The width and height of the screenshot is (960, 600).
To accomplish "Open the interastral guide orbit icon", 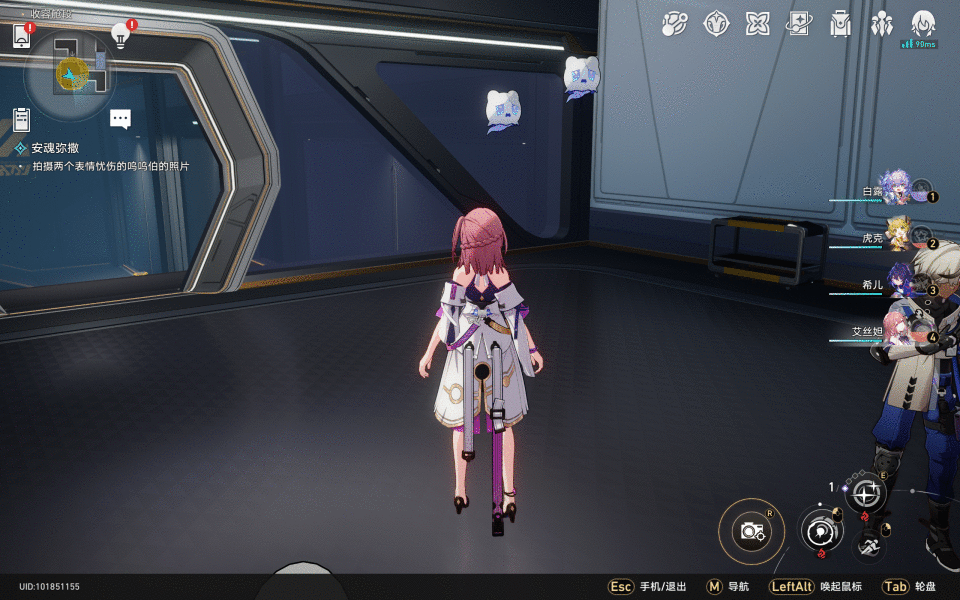I will tap(675, 24).
